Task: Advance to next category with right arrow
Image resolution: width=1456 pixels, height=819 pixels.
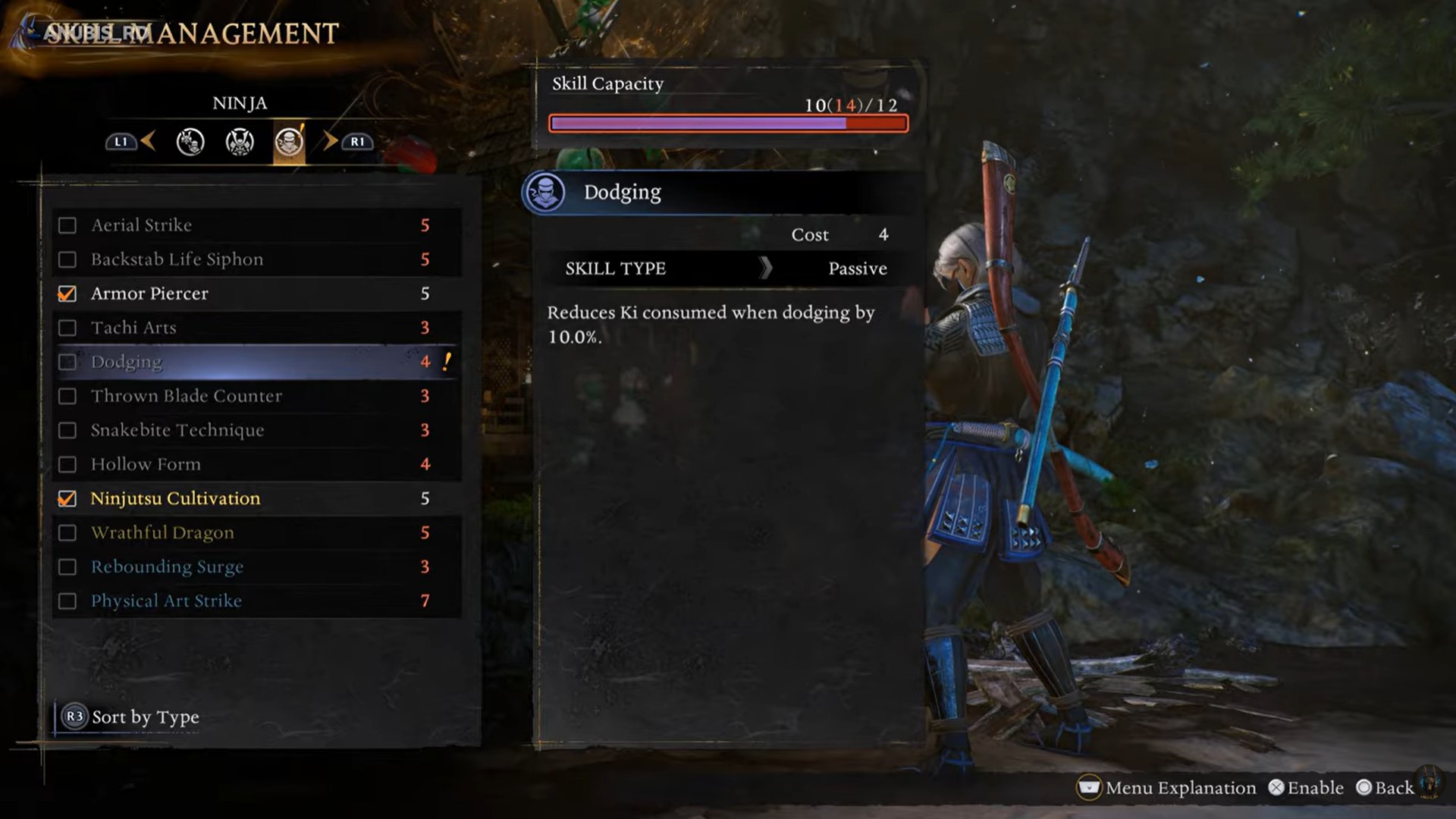Action: pos(331,141)
